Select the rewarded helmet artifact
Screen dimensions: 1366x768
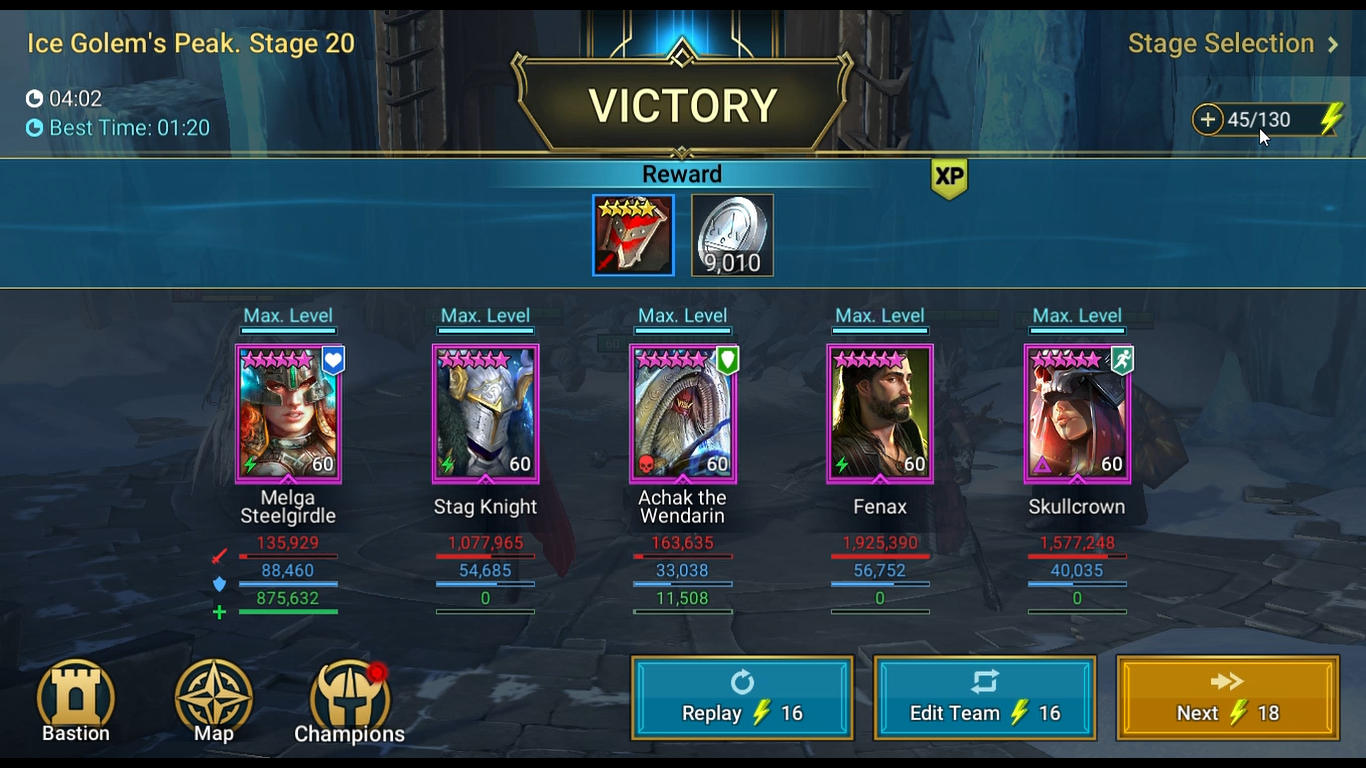point(632,234)
